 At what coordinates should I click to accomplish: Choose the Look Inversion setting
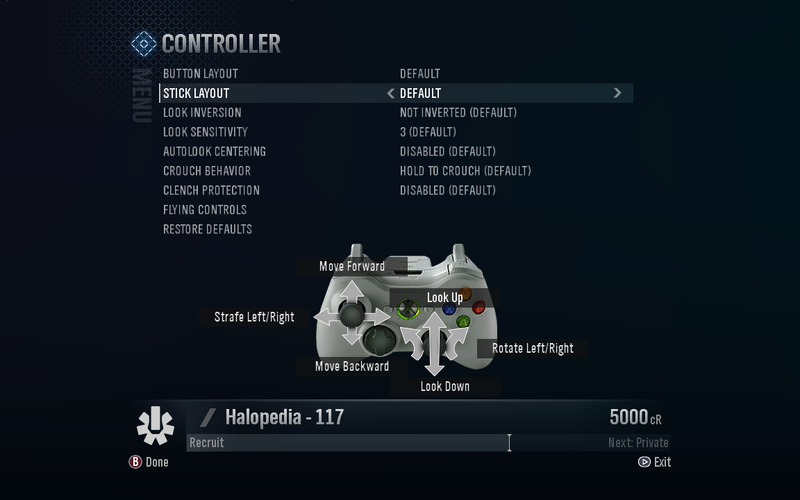tap(201, 113)
